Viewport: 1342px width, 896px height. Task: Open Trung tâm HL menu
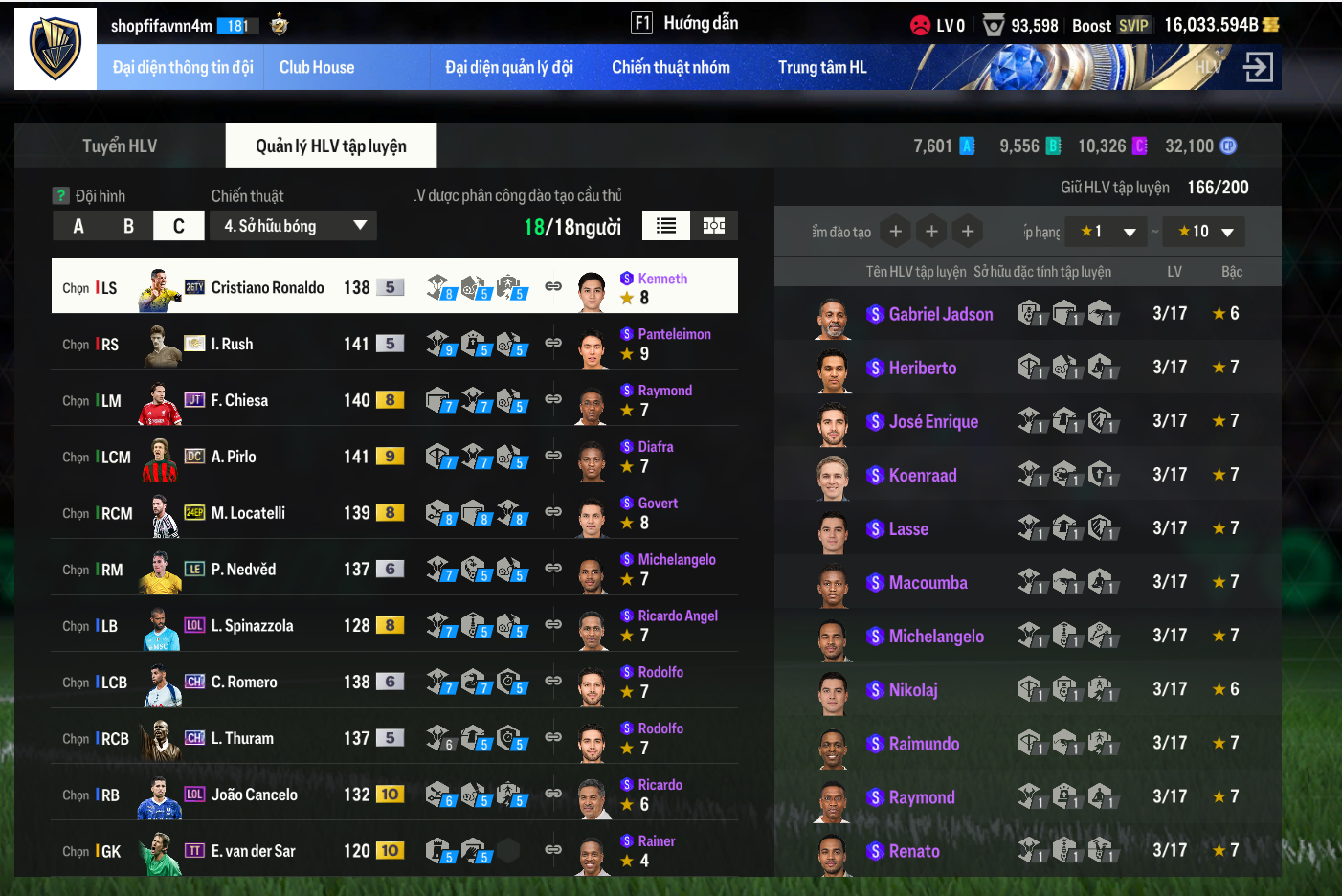pyautogui.click(x=821, y=67)
